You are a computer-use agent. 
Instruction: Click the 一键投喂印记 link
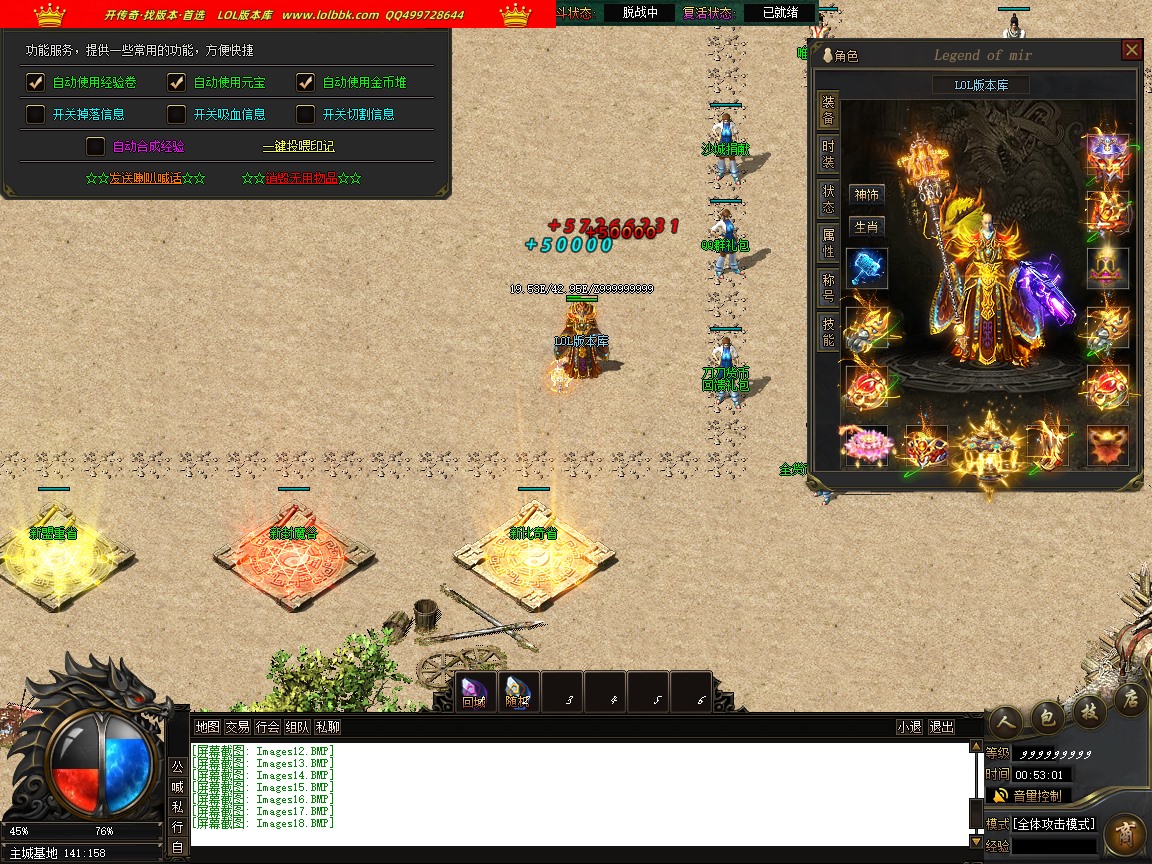[x=298, y=146]
